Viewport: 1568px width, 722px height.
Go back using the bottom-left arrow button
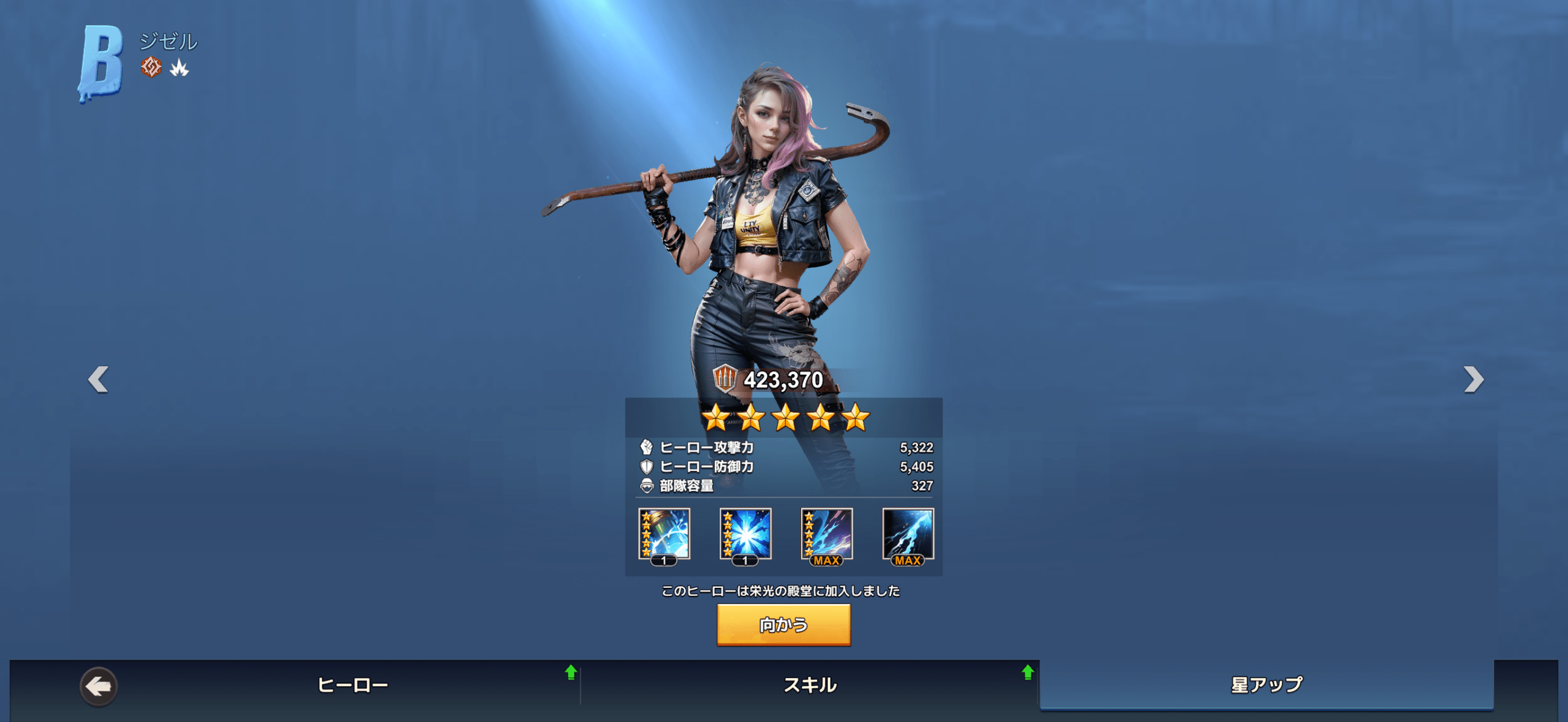point(98,686)
